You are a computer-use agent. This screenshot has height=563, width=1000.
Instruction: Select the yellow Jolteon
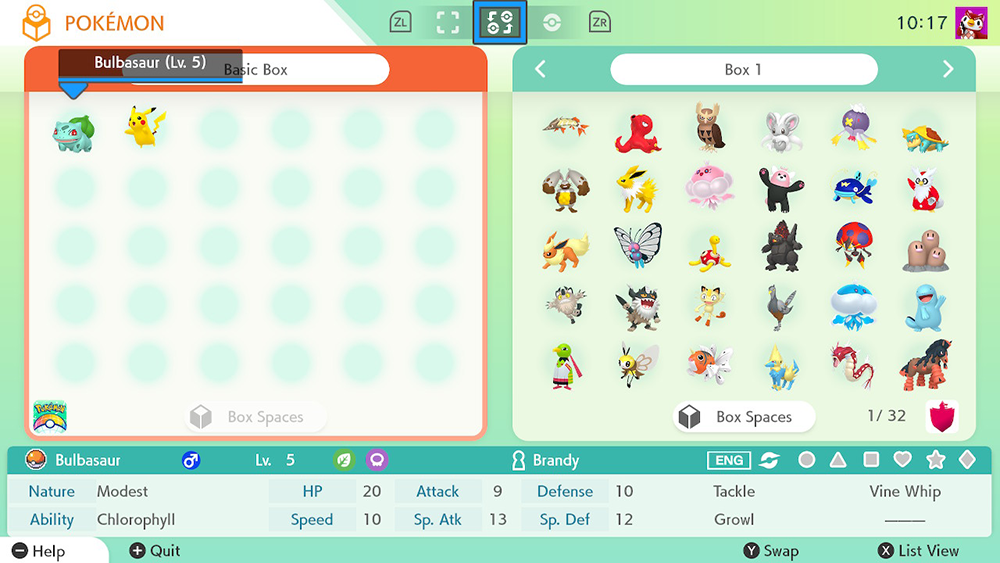[638, 188]
